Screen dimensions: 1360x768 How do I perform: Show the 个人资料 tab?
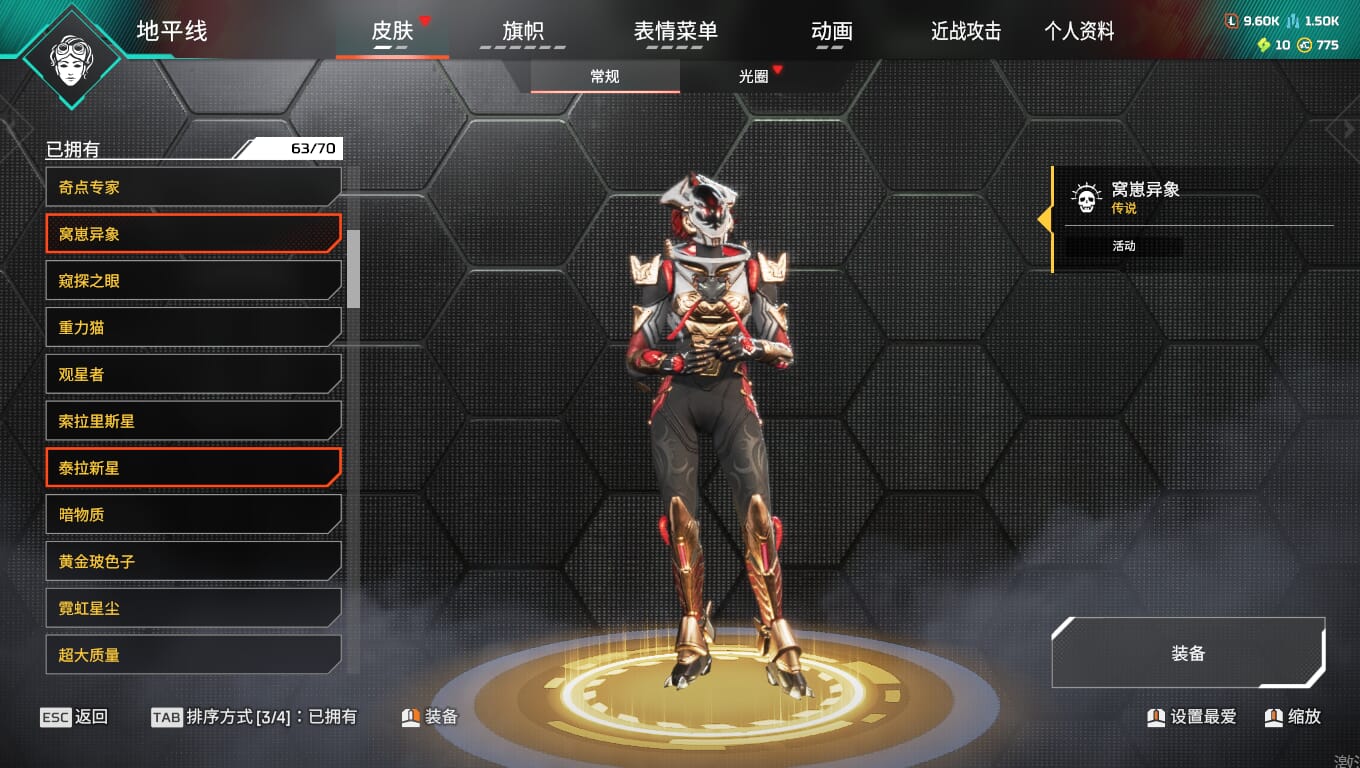(1079, 31)
